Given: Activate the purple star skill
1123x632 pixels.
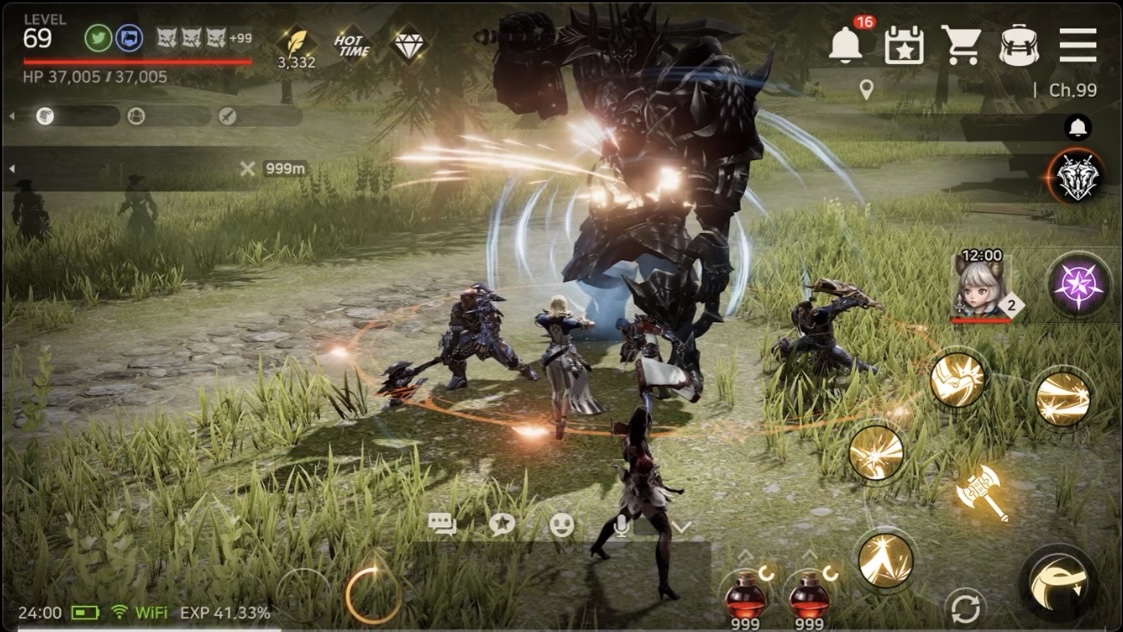Looking at the screenshot, I should pos(1079,285).
